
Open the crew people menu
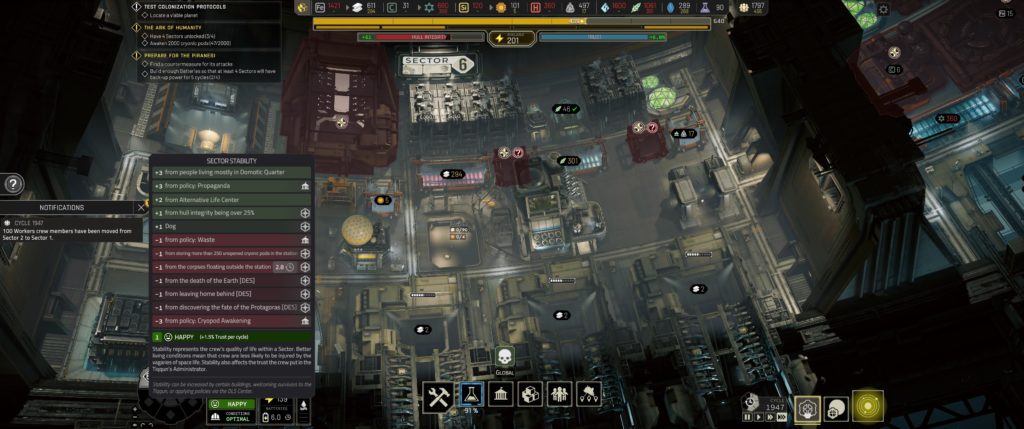[x=560, y=394]
